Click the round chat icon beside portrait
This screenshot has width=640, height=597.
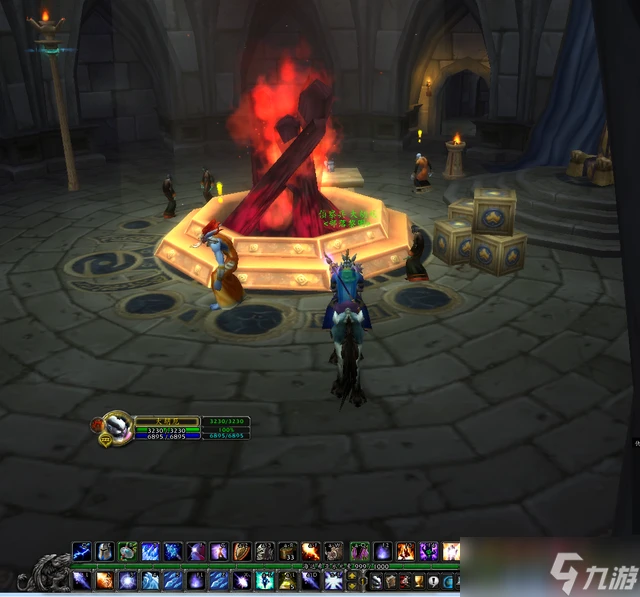pyautogui.click(x=103, y=438)
